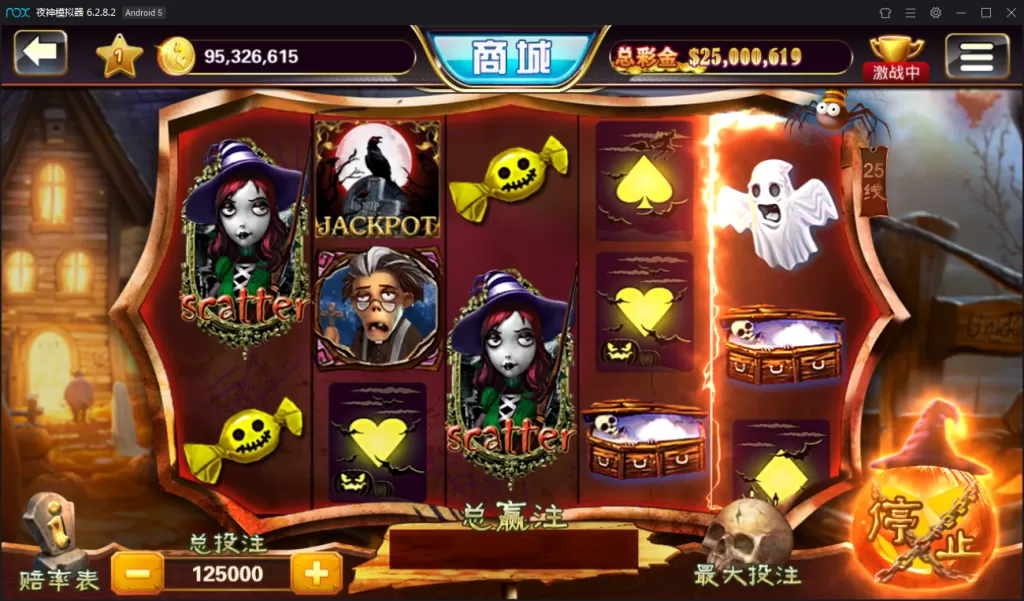Increase total bet with the plus button
The height and width of the screenshot is (601, 1024).
(x=316, y=574)
